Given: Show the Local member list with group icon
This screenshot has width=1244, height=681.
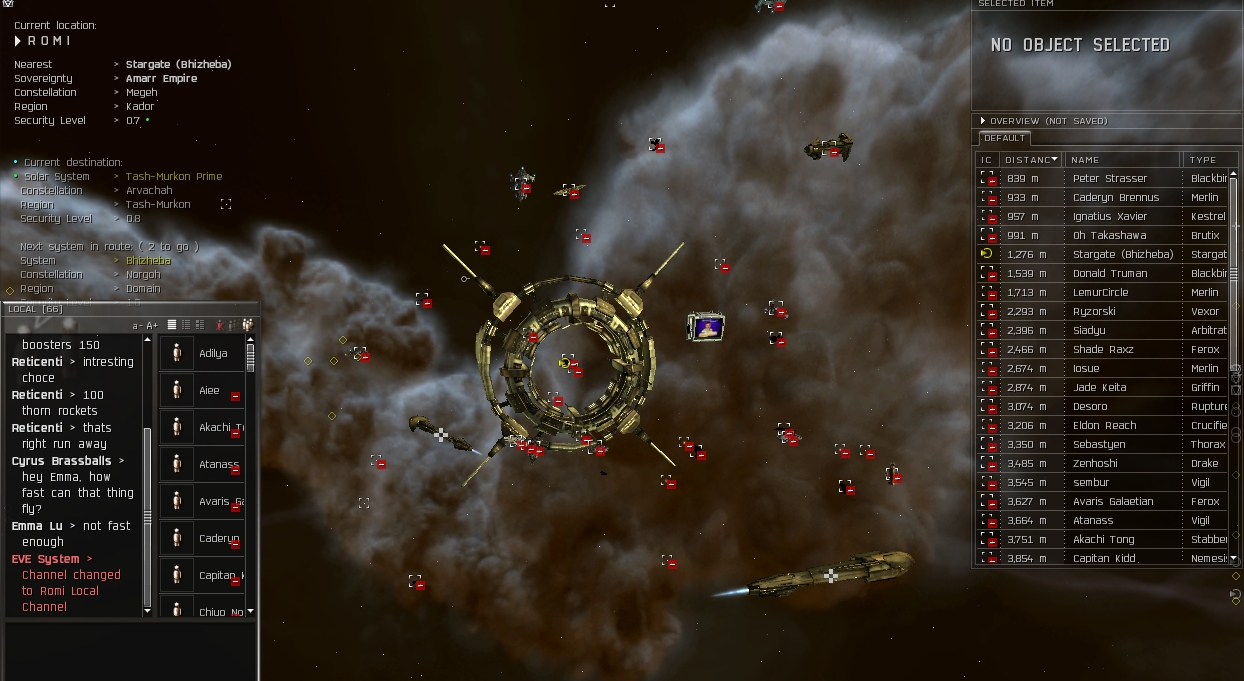Looking at the screenshot, I should pos(247,325).
